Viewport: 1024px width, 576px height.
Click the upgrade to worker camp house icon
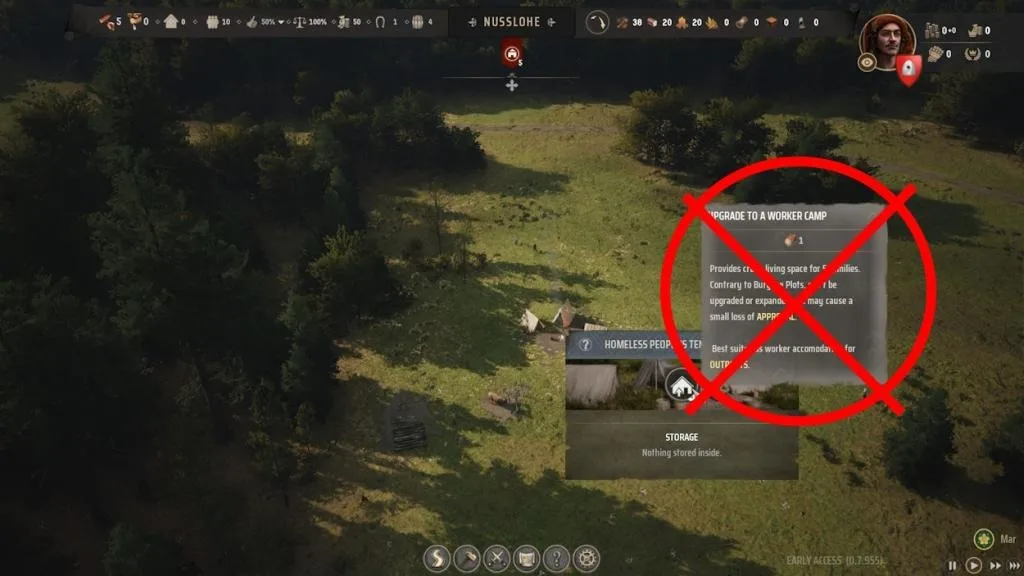[682, 384]
